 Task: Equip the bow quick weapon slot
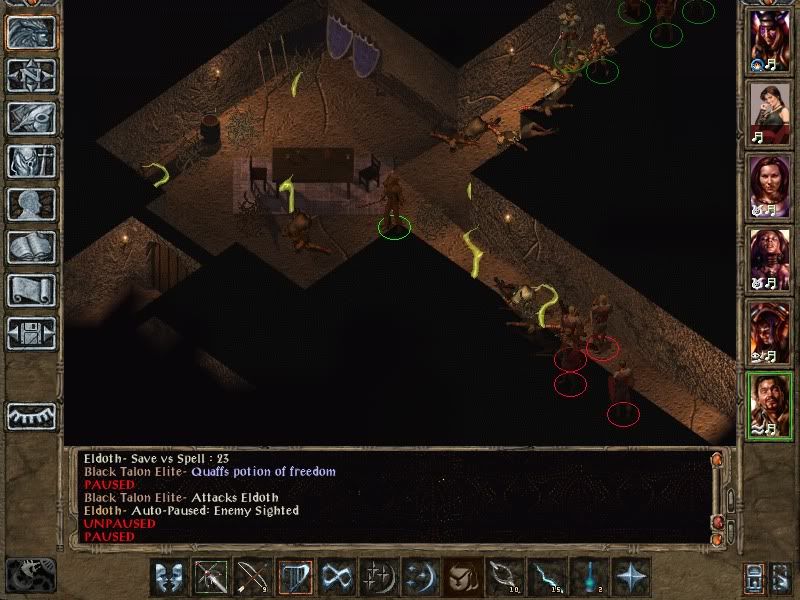(254, 577)
